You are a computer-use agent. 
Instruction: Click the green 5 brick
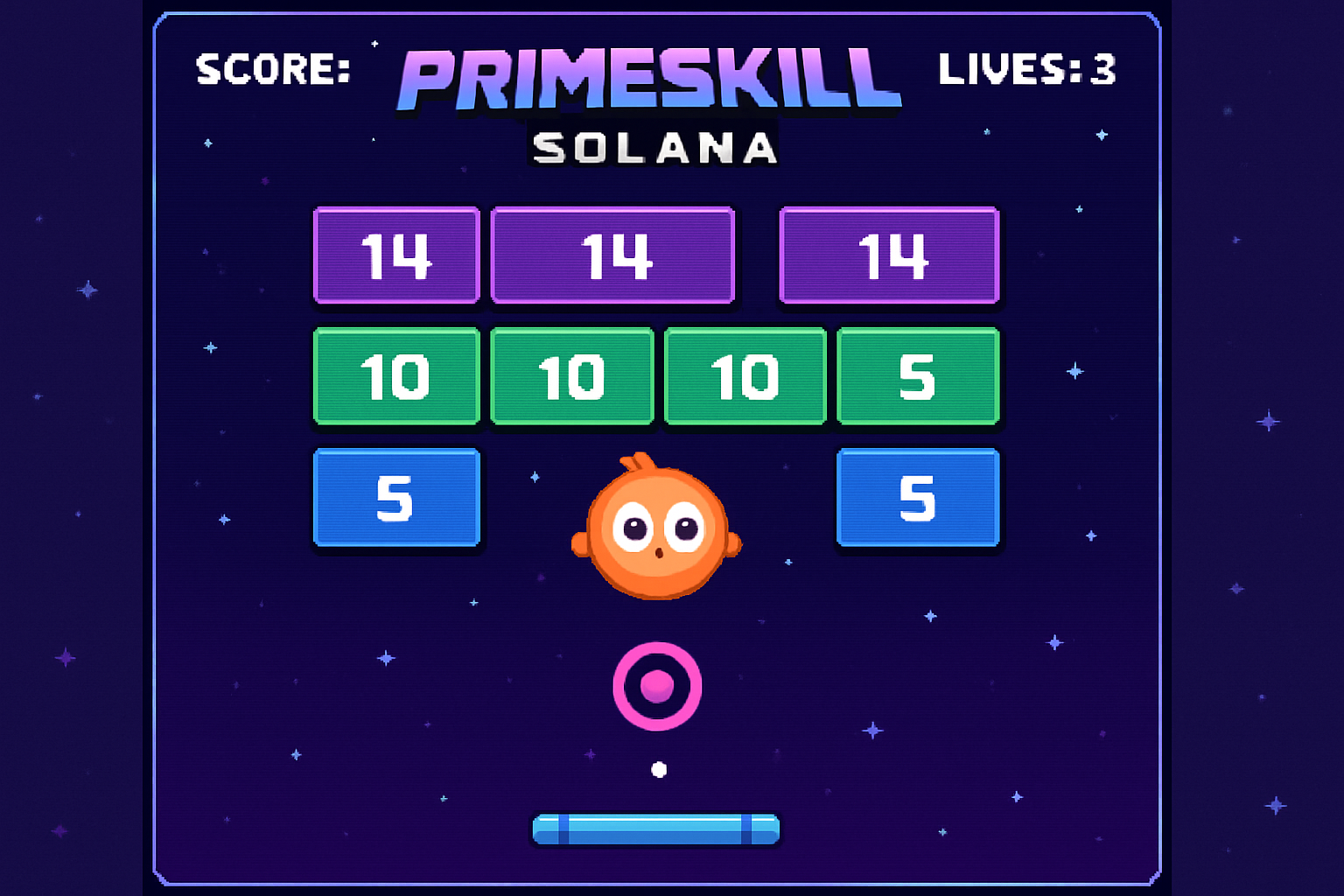pos(917,377)
